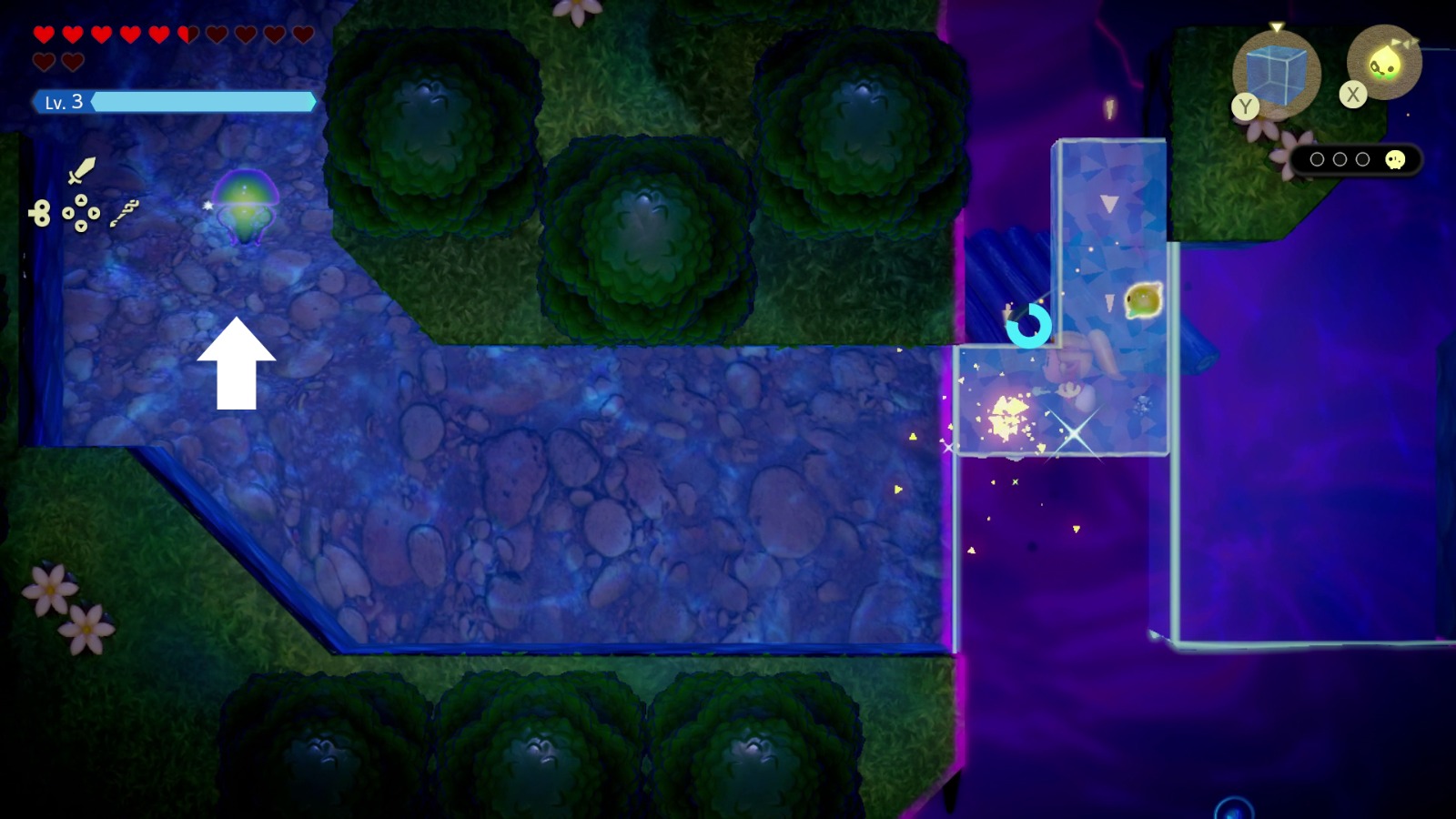Viewport: 1456px width, 819px height.
Task: Click the winding-key icon near the sword
Action: click(40, 211)
